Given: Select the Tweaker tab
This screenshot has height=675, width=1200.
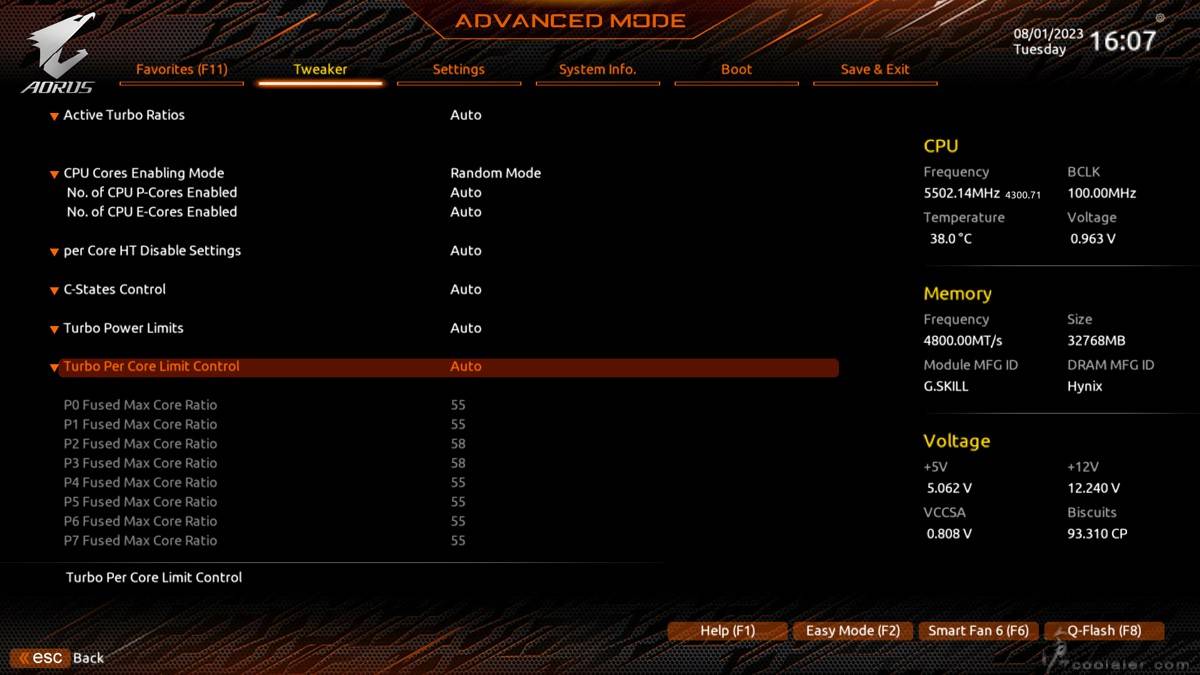Looking at the screenshot, I should pyautogui.click(x=320, y=70).
